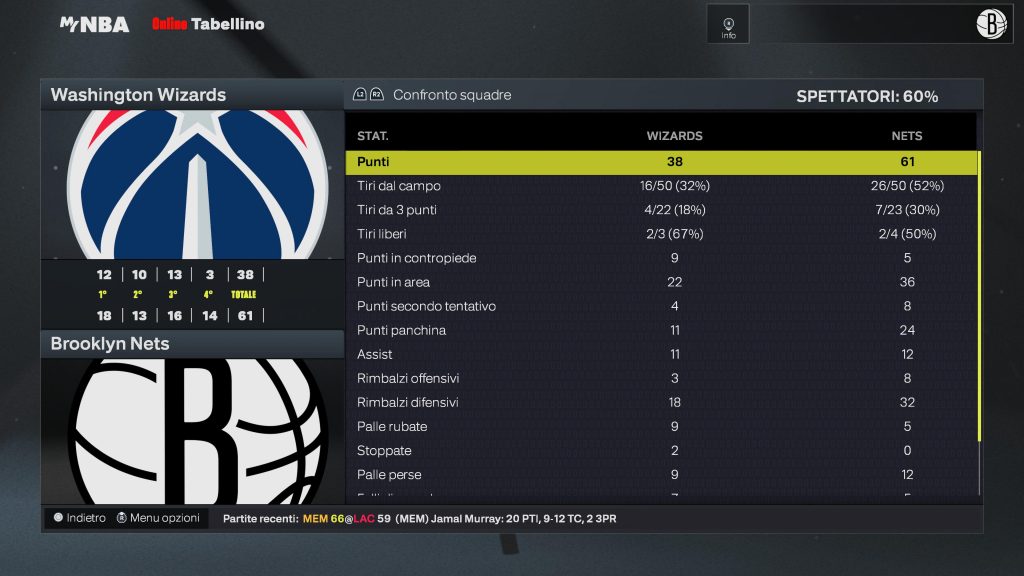Select the Punti secondo tentativo row
Image resolution: width=1024 pixels, height=576 pixels.
point(660,306)
